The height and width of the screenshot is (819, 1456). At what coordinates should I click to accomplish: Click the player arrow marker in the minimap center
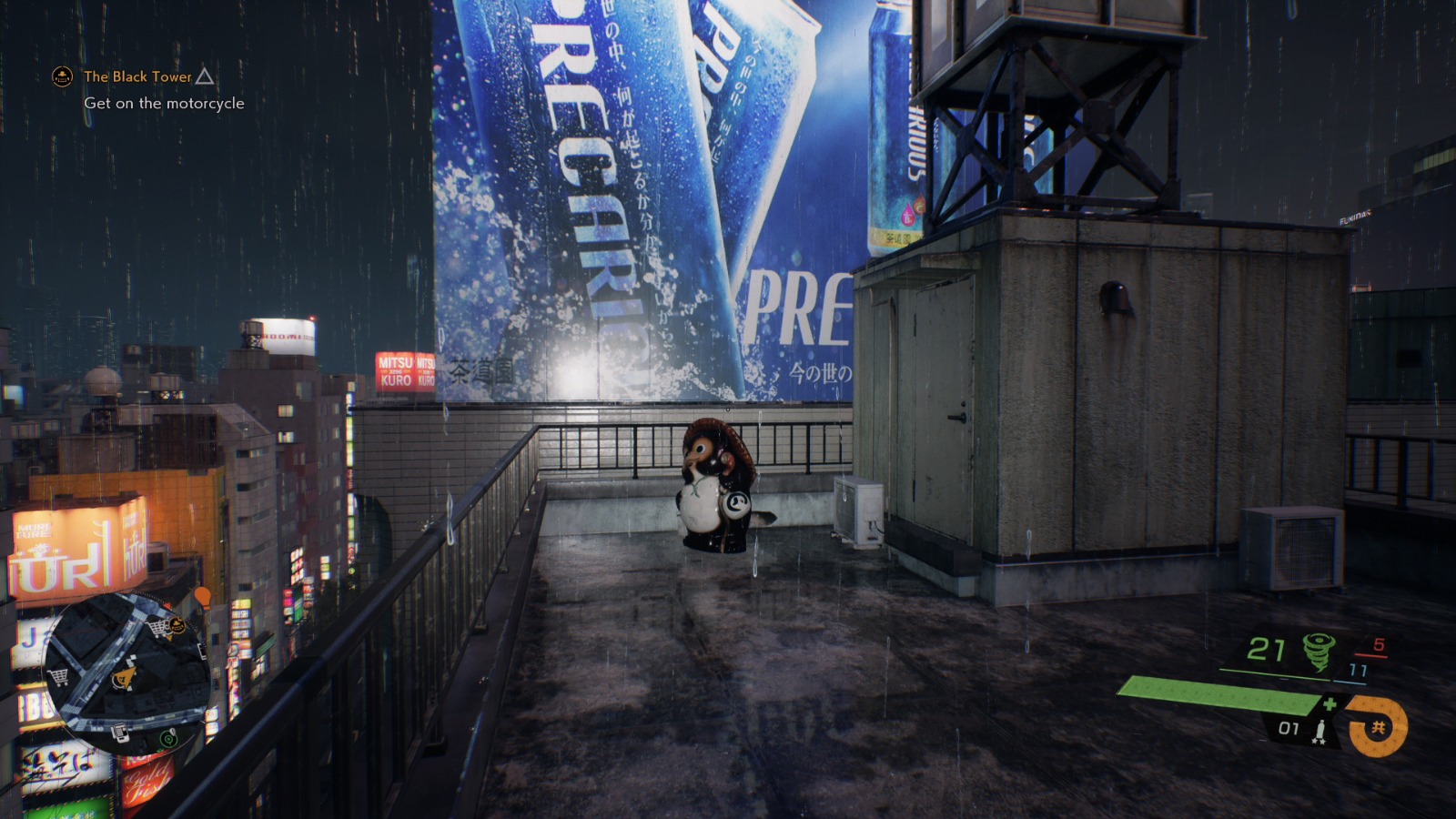126,679
